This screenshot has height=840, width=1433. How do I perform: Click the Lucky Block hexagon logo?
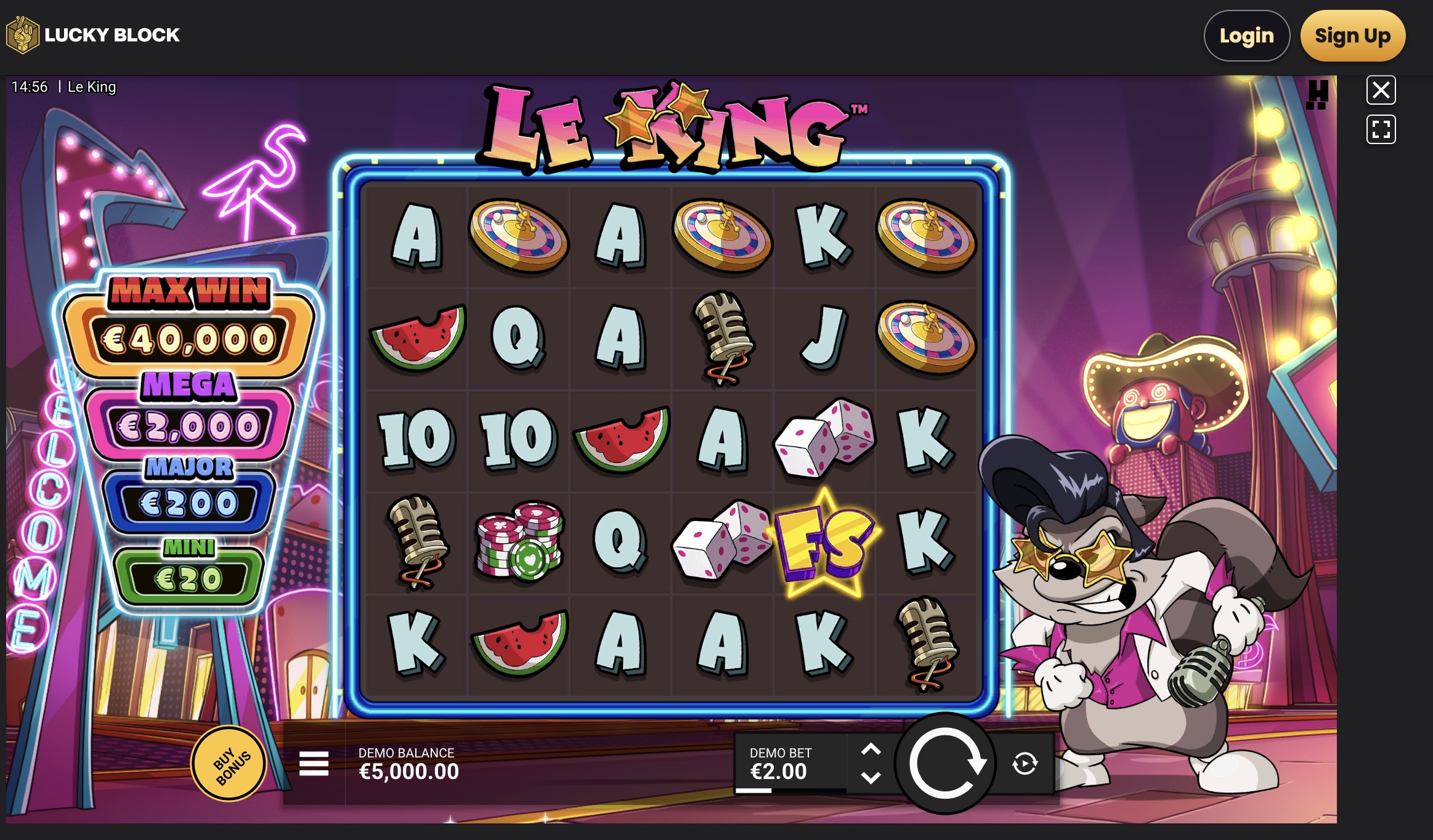pyautogui.click(x=22, y=34)
